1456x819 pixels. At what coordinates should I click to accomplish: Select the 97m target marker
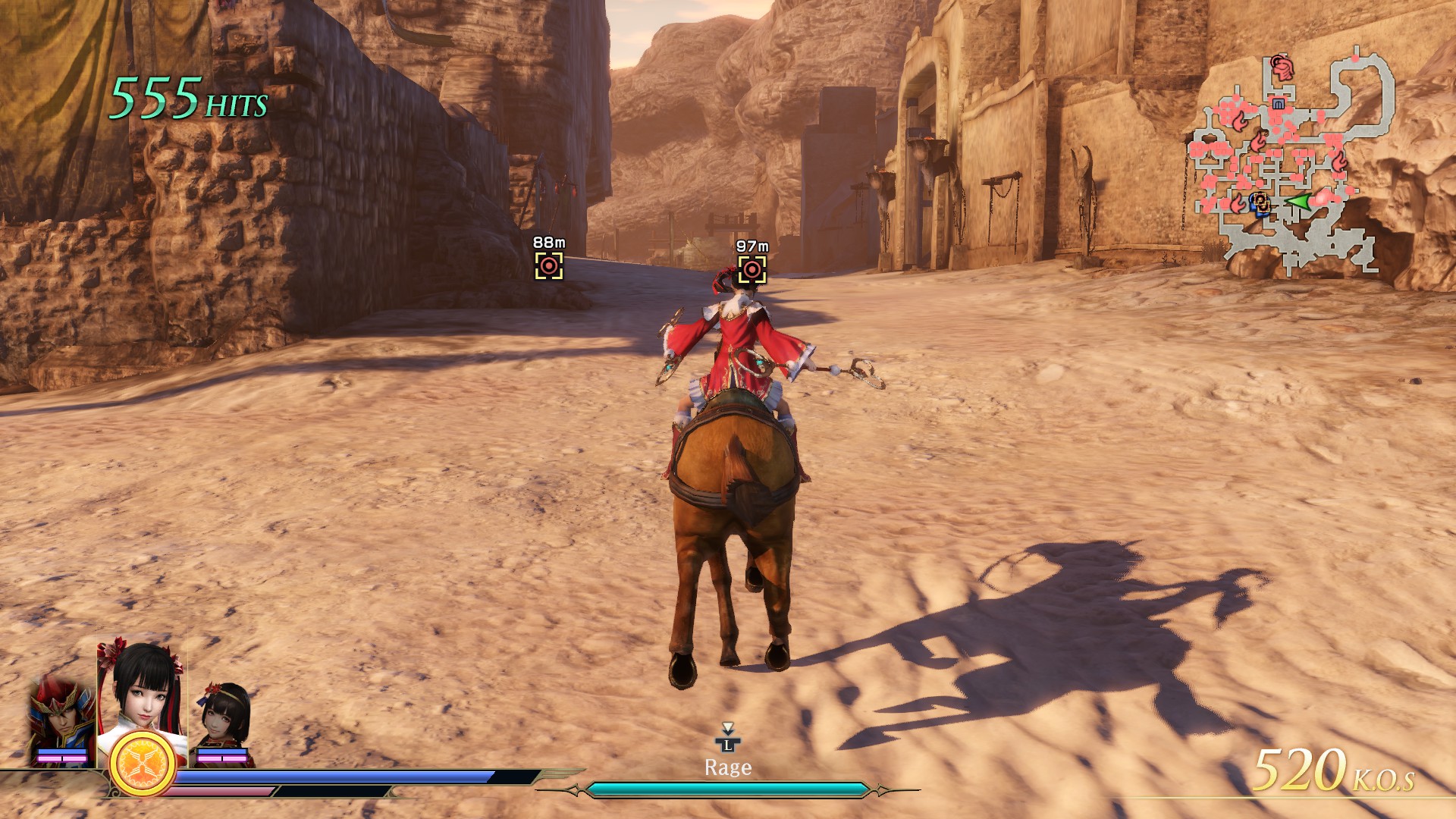tap(752, 269)
